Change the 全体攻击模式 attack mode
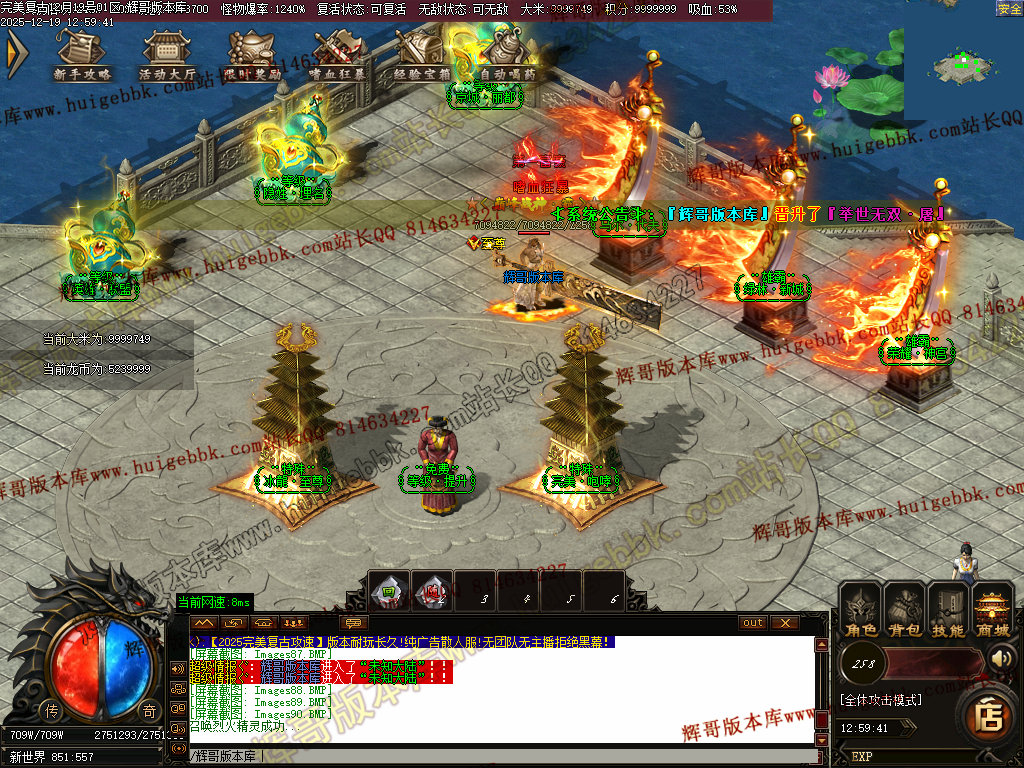Viewport: 1024px width, 768px height. pyautogui.click(x=880, y=699)
